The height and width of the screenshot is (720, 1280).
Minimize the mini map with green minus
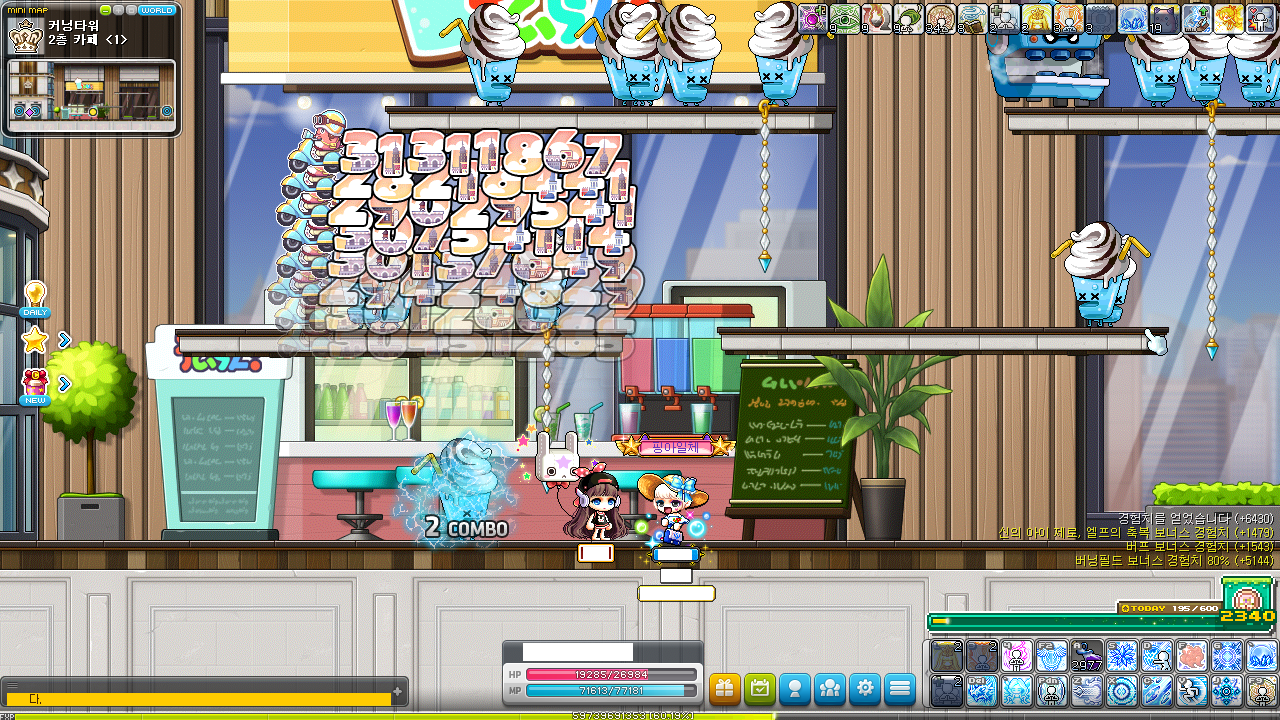pos(106,10)
